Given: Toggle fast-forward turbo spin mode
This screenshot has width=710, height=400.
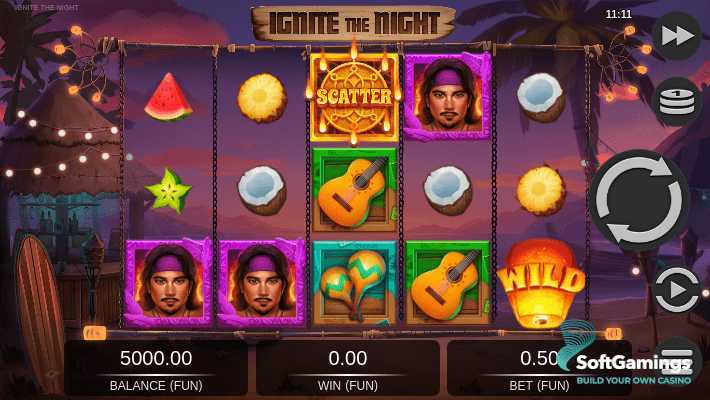Looking at the screenshot, I should pyautogui.click(x=676, y=36).
